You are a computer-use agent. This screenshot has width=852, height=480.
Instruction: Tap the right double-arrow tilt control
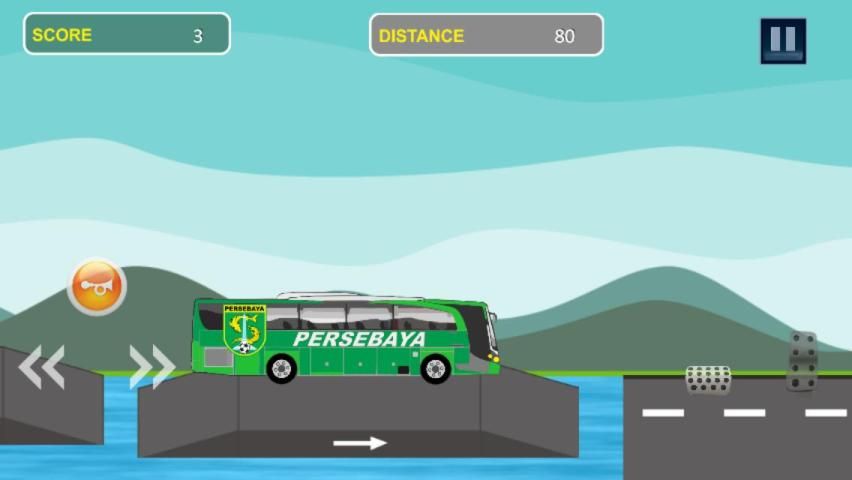tap(152, 367)
